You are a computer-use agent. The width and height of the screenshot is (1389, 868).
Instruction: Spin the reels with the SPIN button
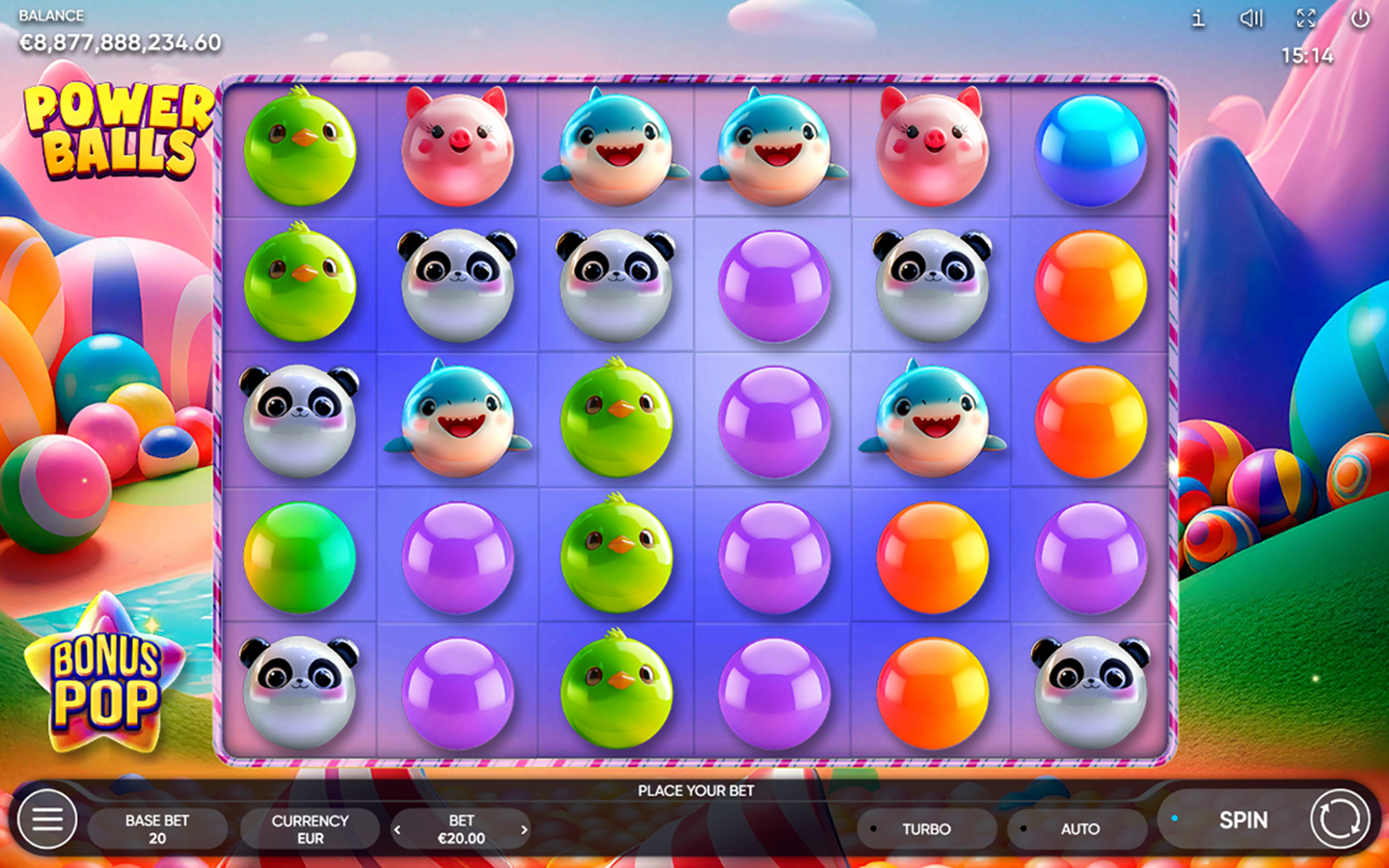[x=1242, y=820]
